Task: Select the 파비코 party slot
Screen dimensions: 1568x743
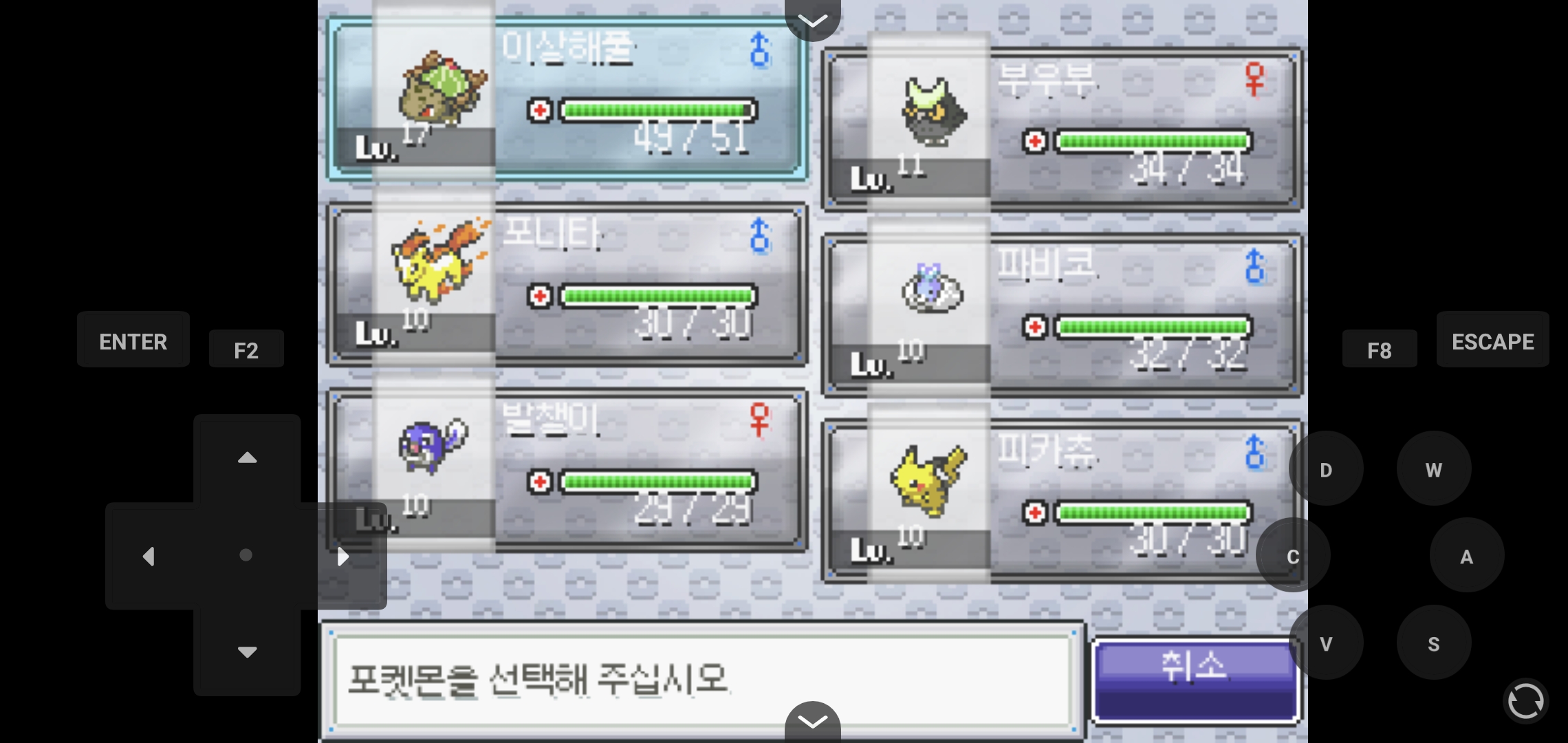Action: point(1063,315)
